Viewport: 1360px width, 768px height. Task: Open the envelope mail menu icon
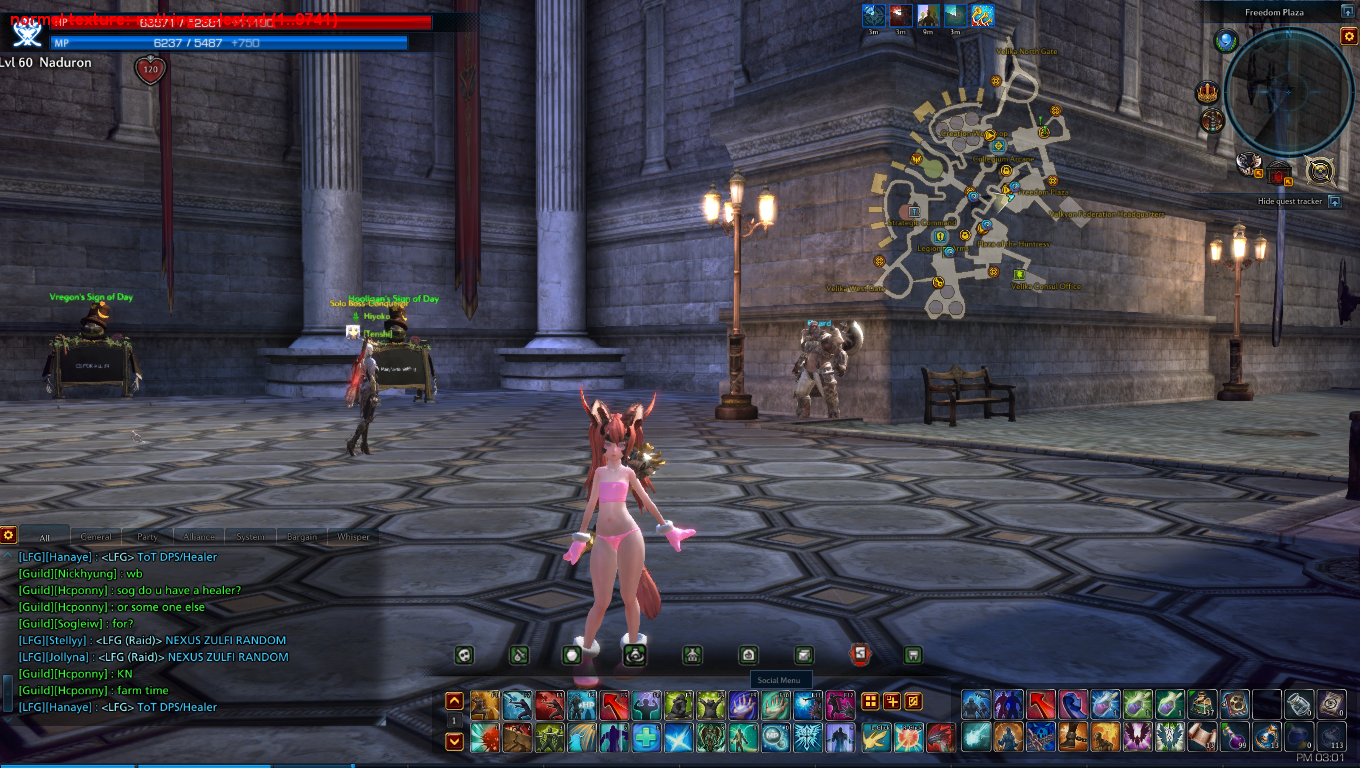[804, 655]
